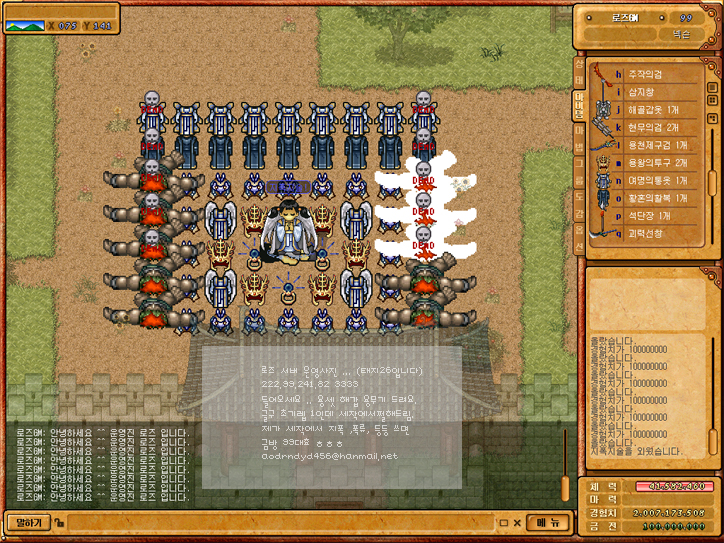
Task: Select the 아이템 (item) tab
Action: click(x=579, y=103)
